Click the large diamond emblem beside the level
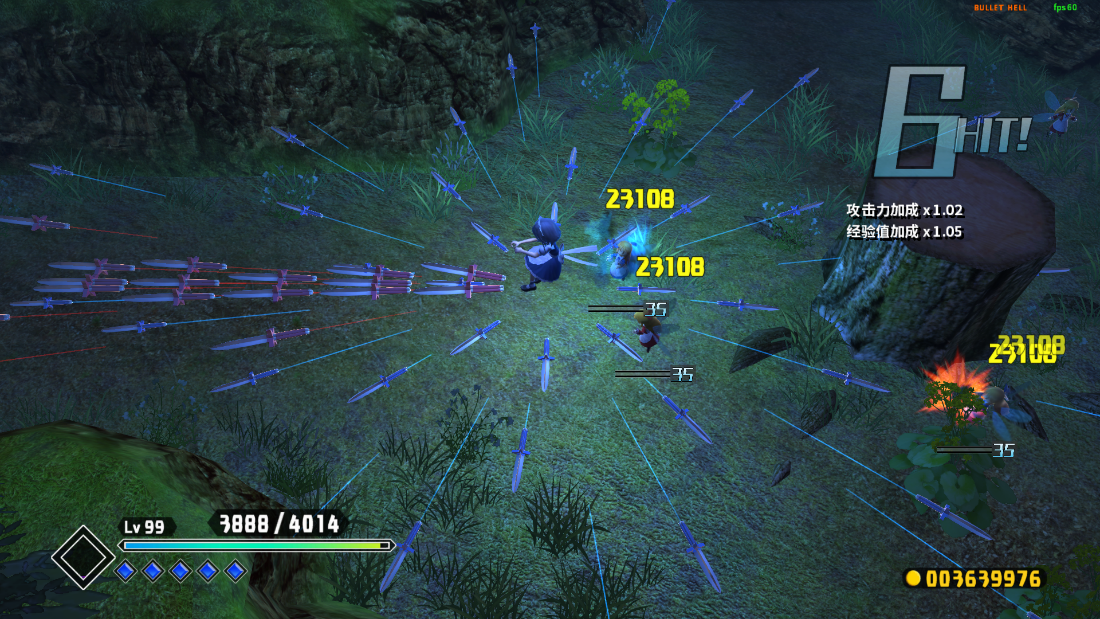Screen dimensions: 1100x619 point(83,556)
